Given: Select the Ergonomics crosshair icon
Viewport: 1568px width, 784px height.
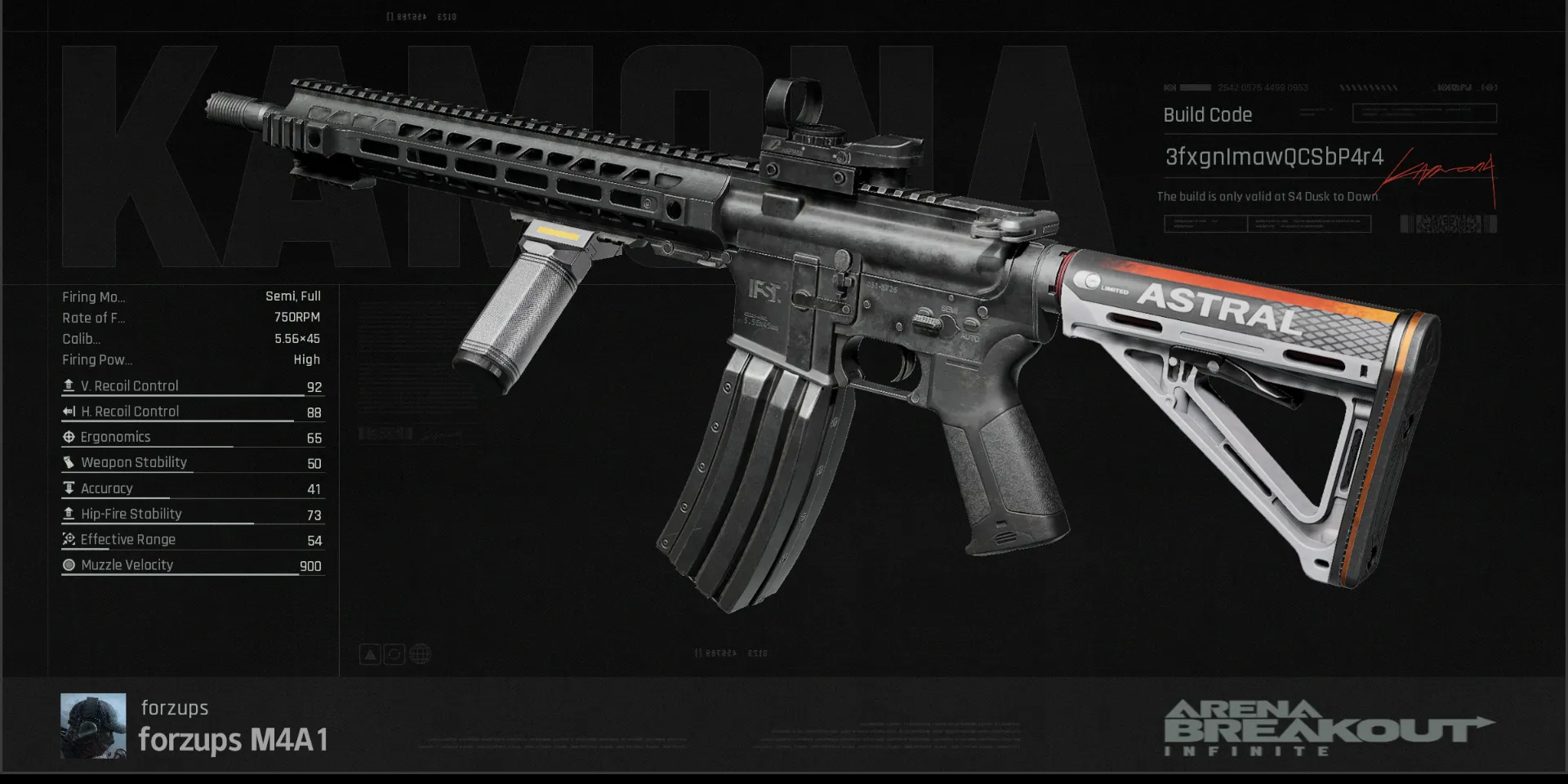Looking at the screenshot, I should [69, 437].
